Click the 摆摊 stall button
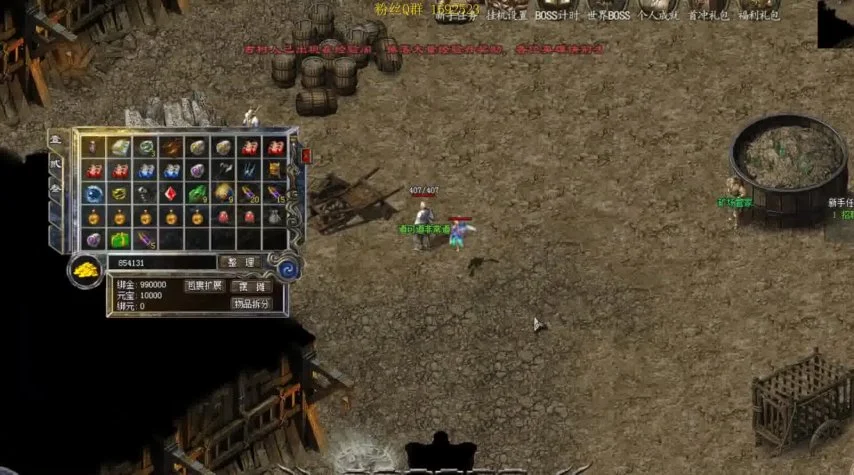This screenshot has height=475, width=854. click(251, 286)
